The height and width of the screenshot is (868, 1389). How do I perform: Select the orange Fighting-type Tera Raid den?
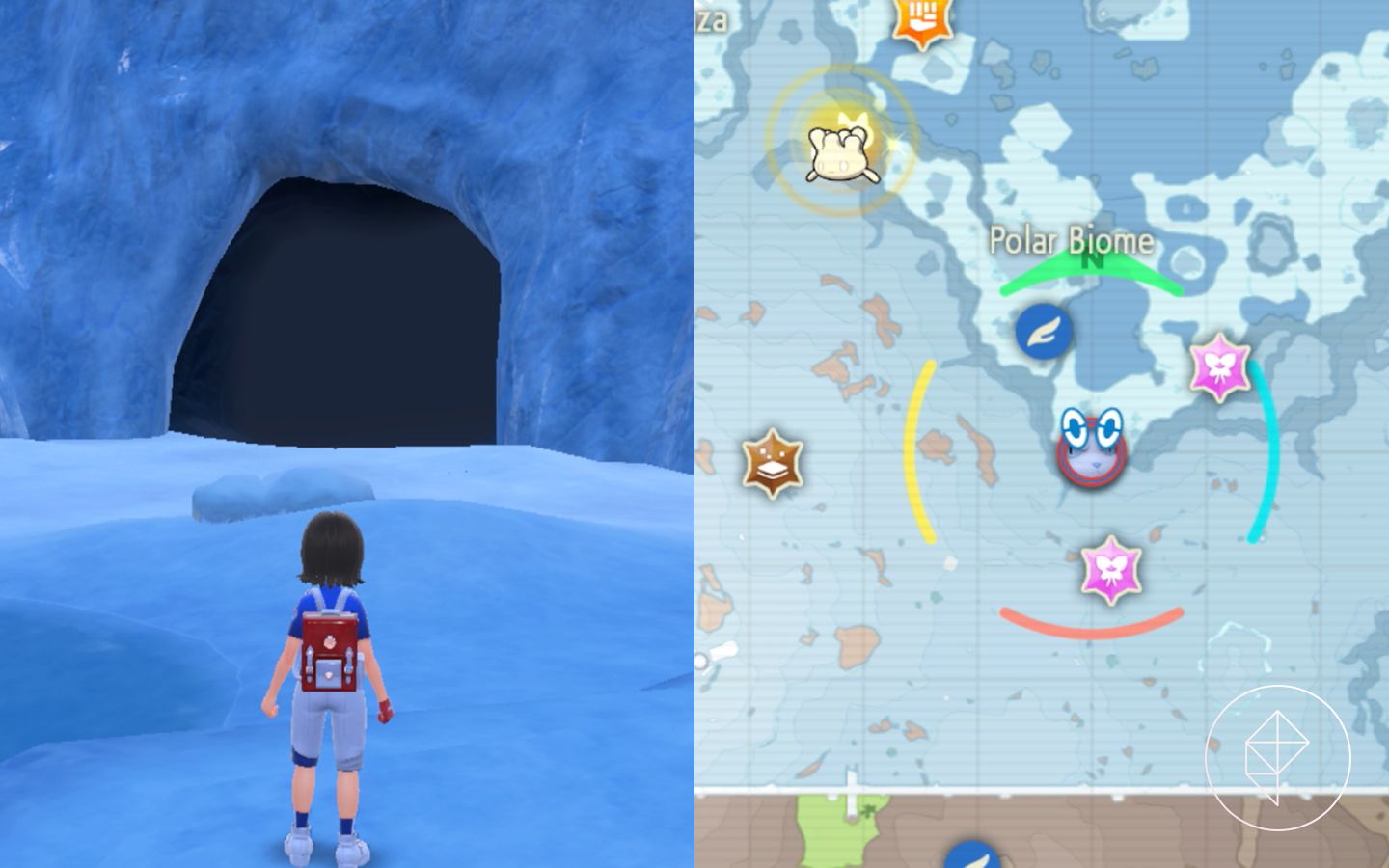click(x=923, y=17)
